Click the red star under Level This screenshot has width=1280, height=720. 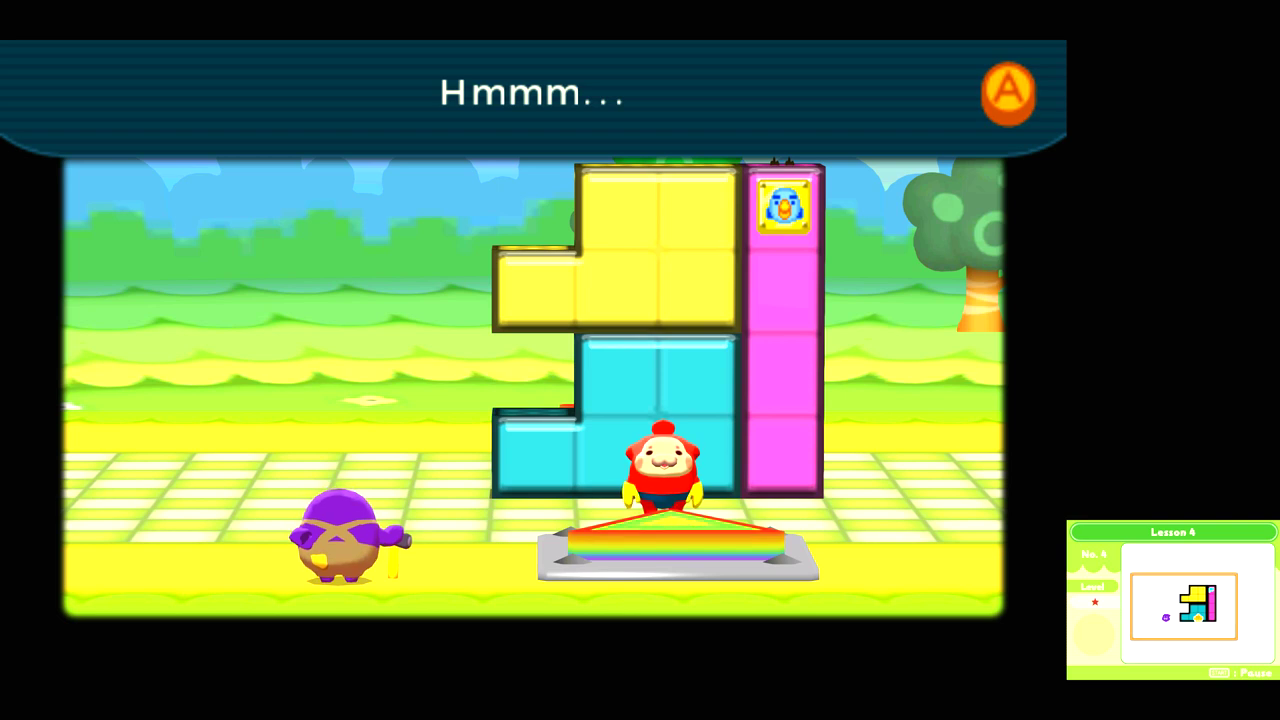1095,602
